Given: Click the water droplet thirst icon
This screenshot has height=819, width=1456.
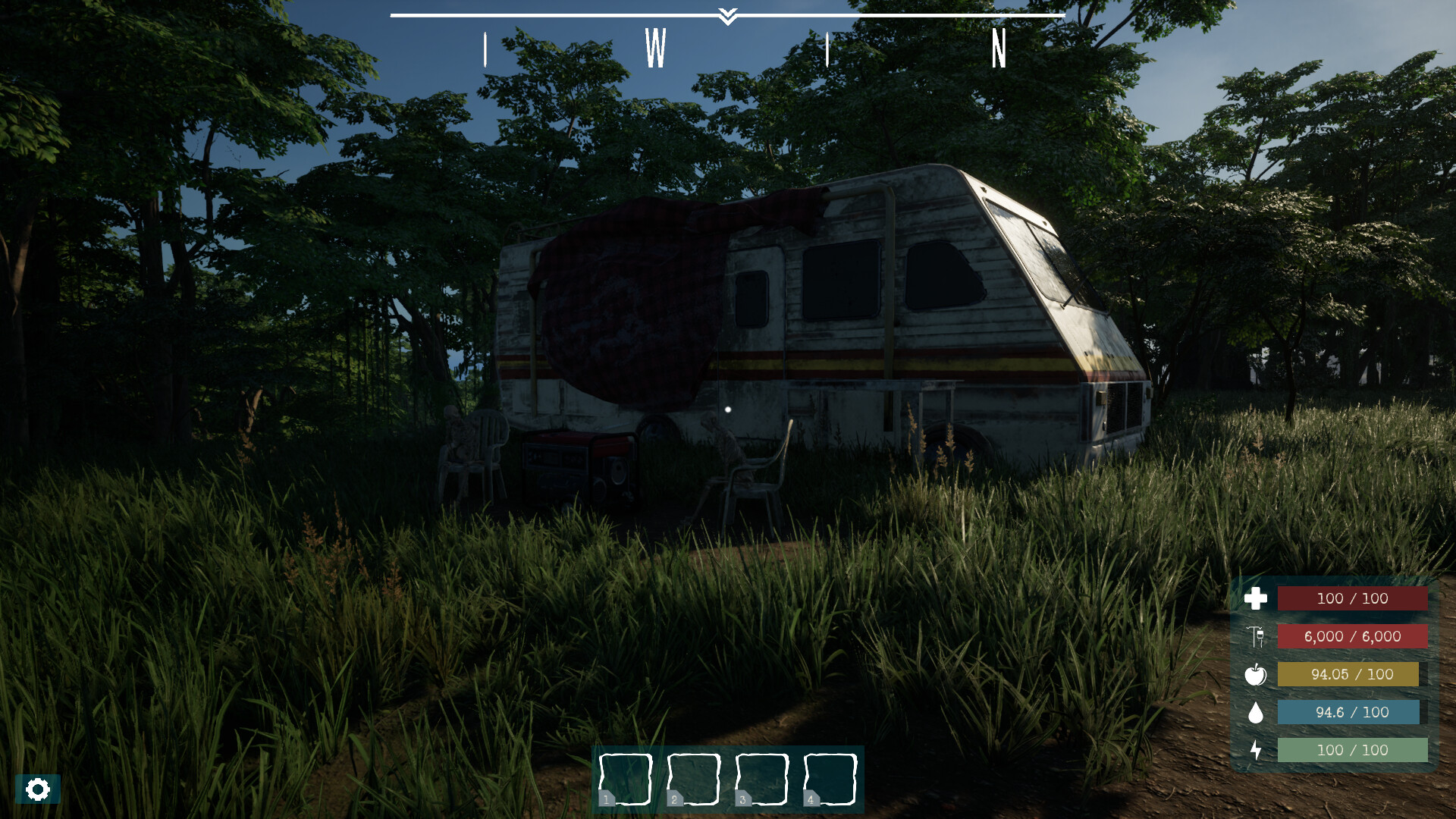Looking at the screenshot, I should 1257,712.
